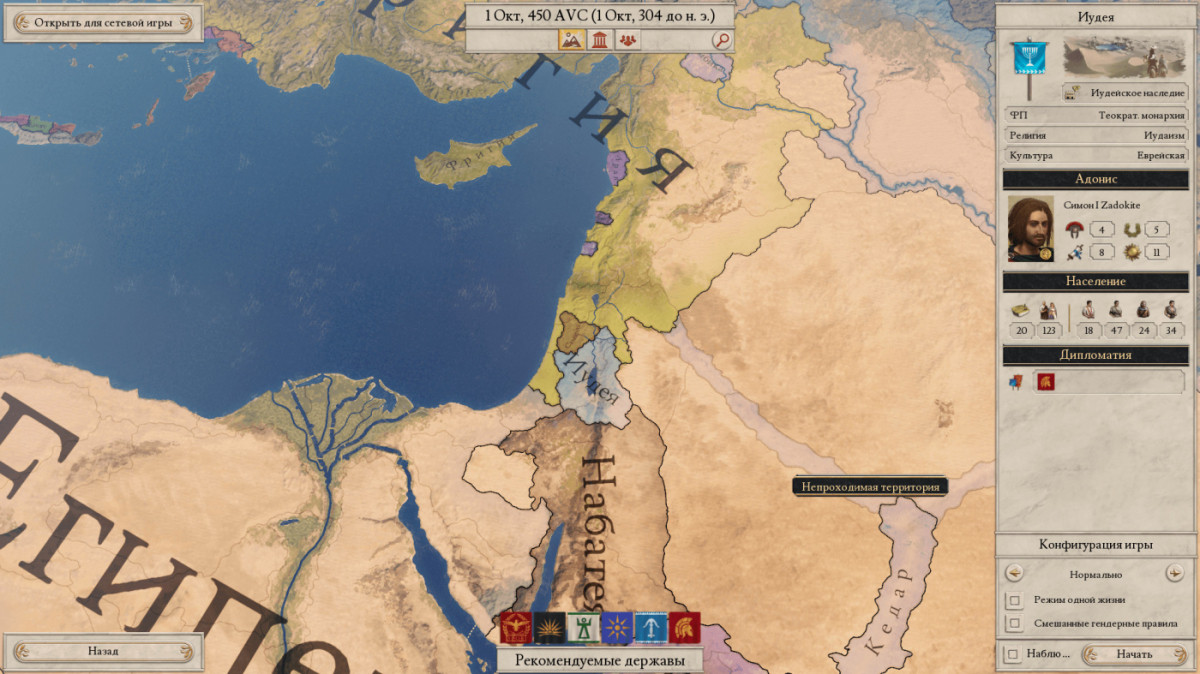Select the red flag with Spartan helmet
This screenshot has width=1200, height=674.
685,627
